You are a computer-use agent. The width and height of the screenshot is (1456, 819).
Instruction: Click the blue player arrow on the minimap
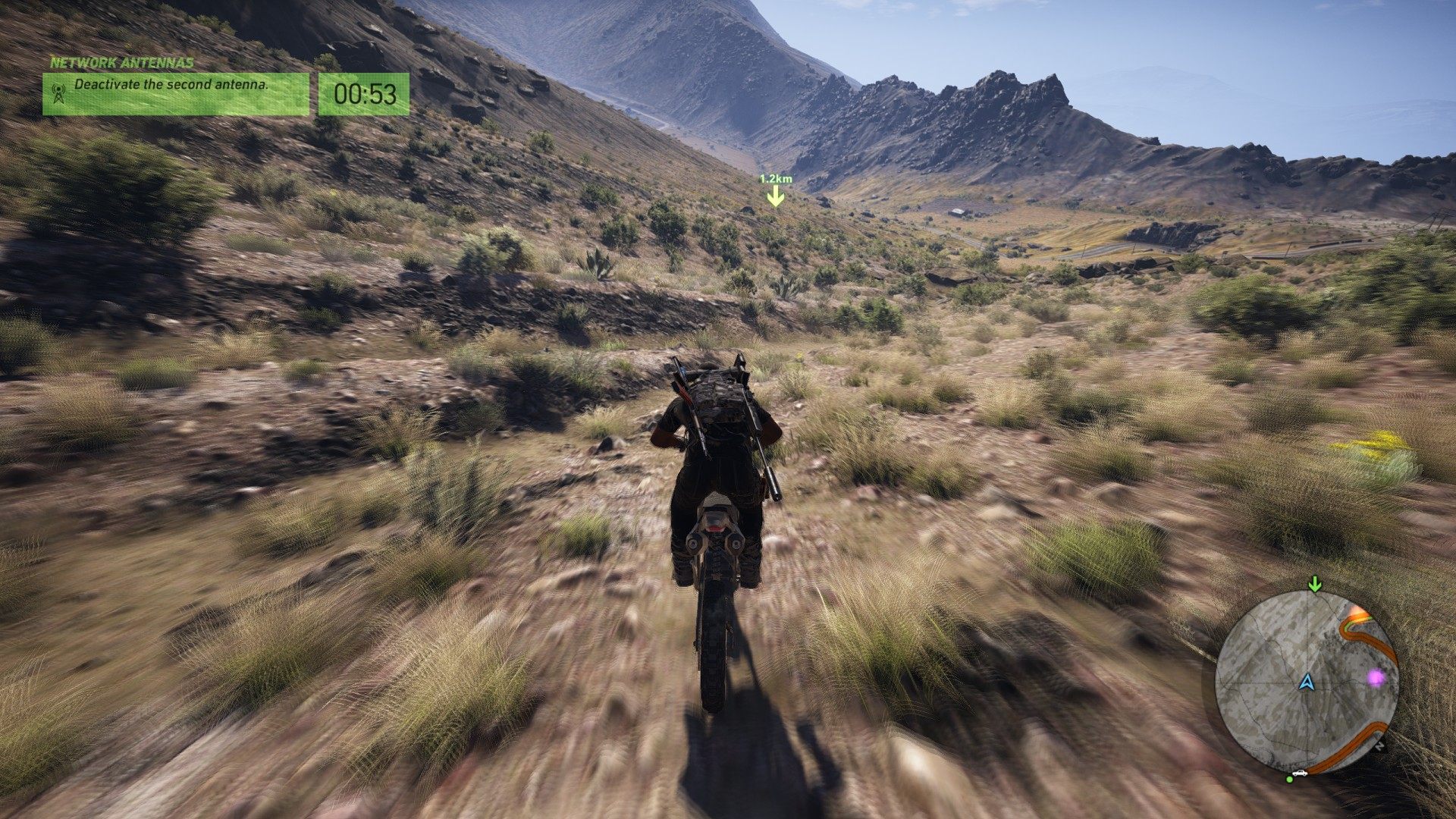(x=1306, y=682)
